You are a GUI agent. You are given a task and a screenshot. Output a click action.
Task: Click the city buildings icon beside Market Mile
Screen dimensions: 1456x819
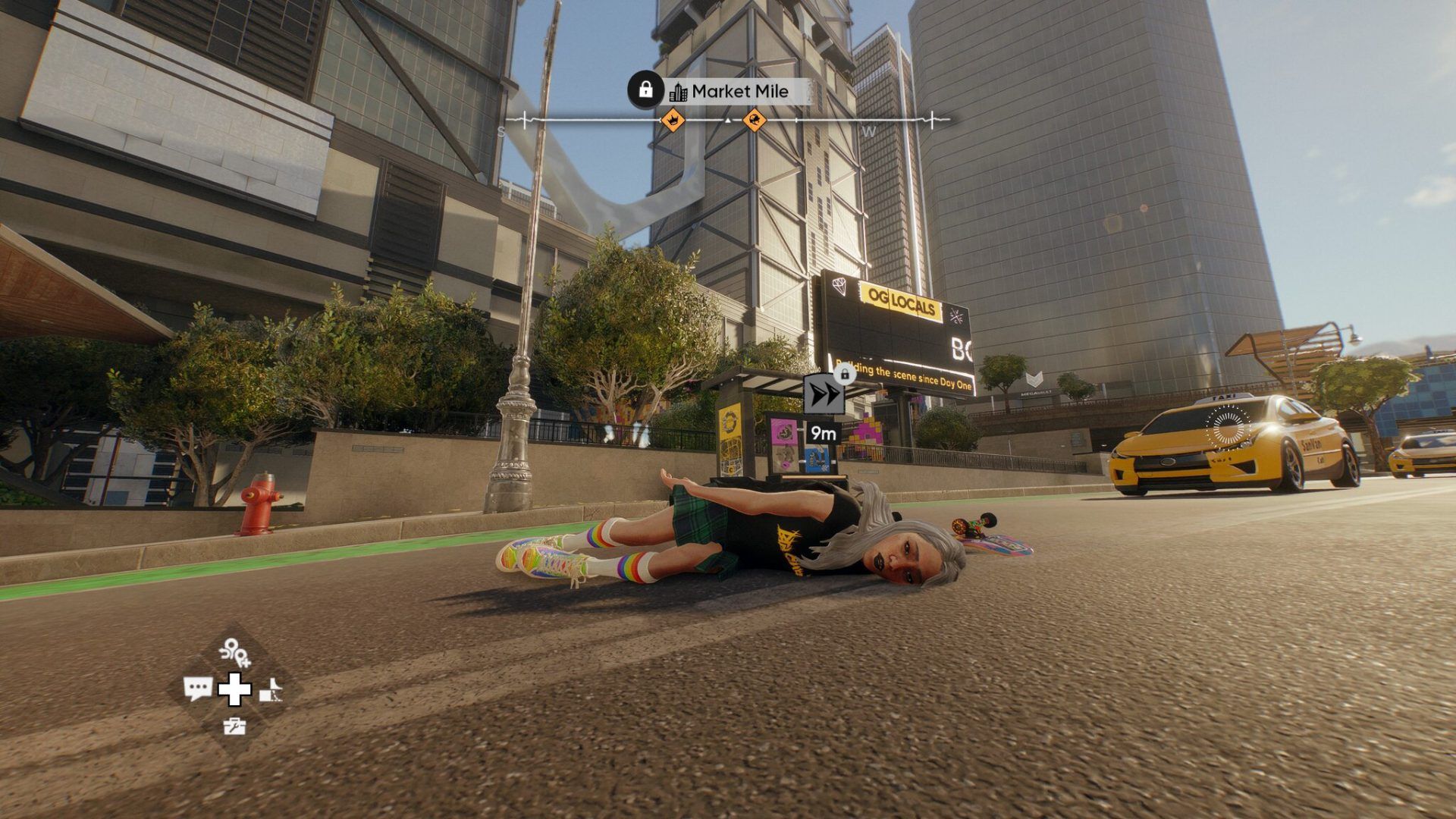click(679, 93)
